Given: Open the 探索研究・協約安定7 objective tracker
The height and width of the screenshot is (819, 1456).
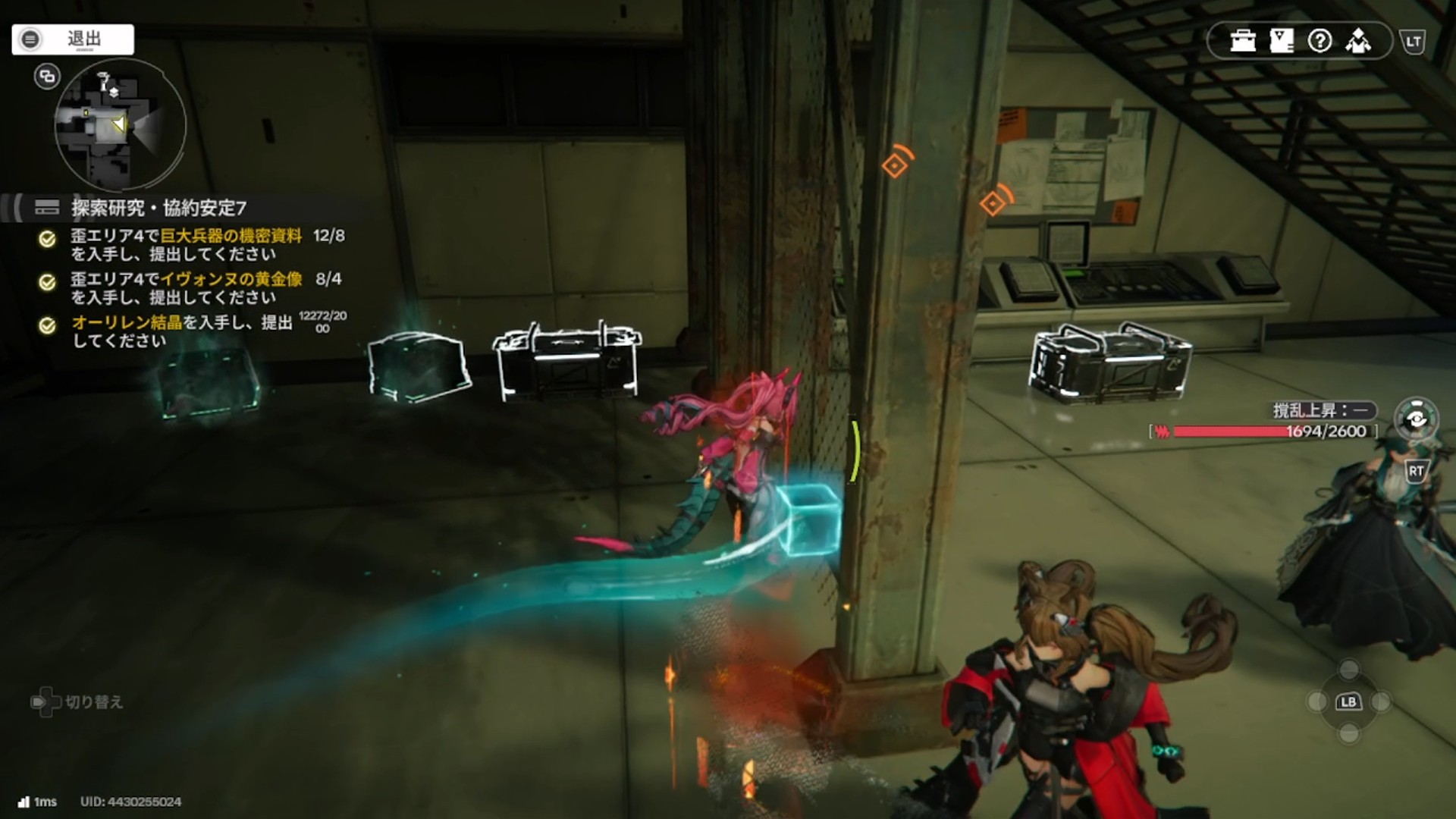Looking at the screenshot, I should point(158,208).
